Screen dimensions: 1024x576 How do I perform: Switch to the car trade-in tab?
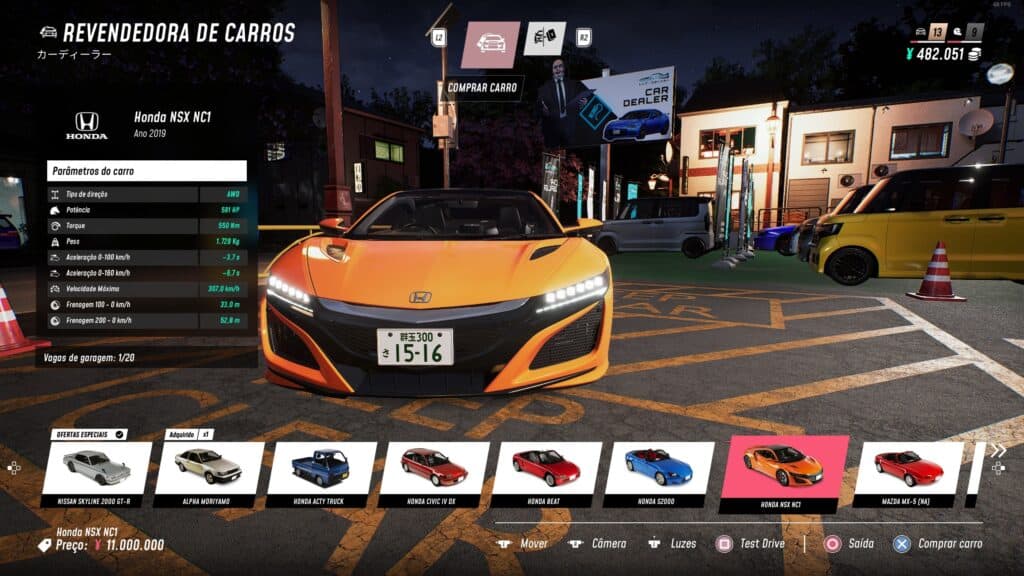[544, 39]
